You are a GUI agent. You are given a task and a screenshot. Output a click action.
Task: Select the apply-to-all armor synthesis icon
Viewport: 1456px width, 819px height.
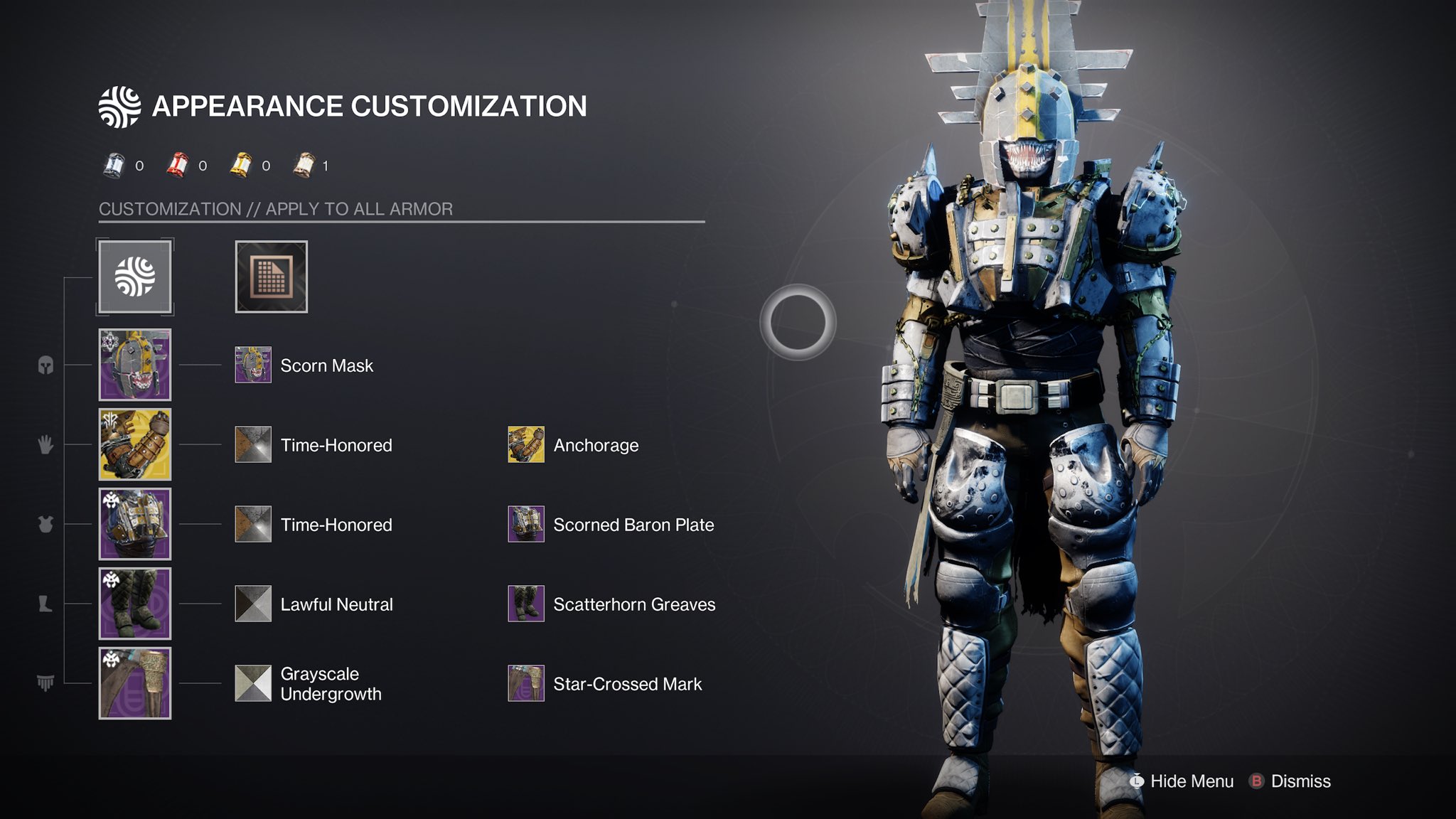click(135, 277)
